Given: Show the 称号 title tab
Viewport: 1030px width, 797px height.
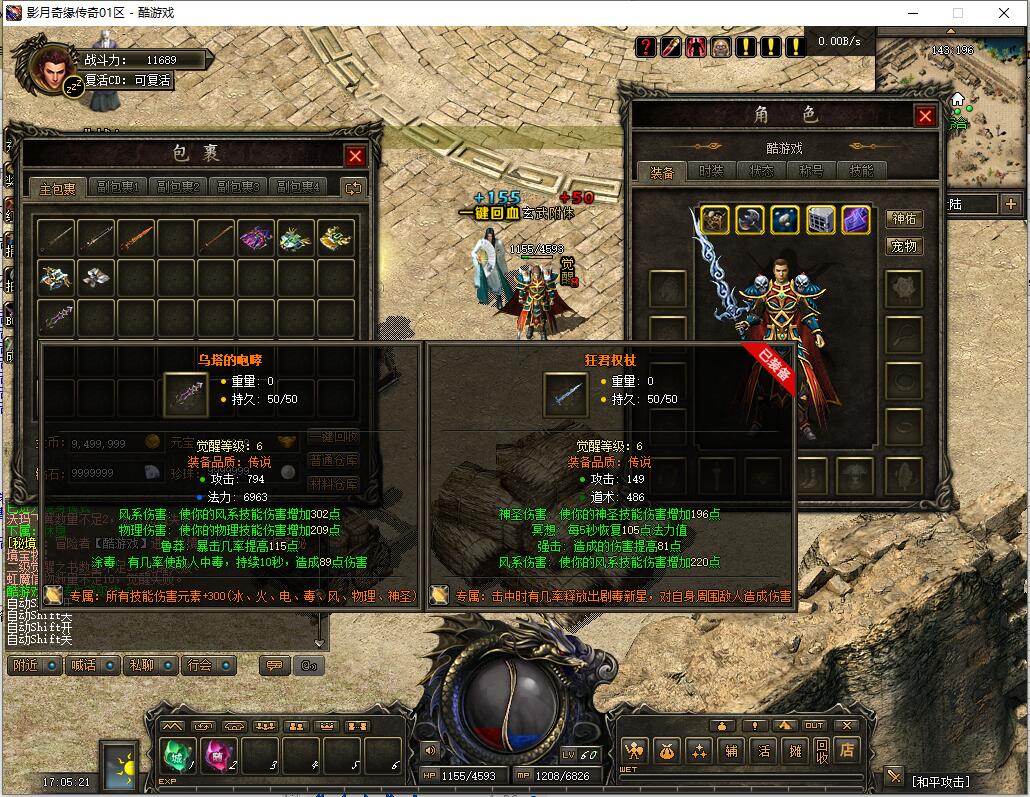Looking at the screenshot, I should coord(811,172).
